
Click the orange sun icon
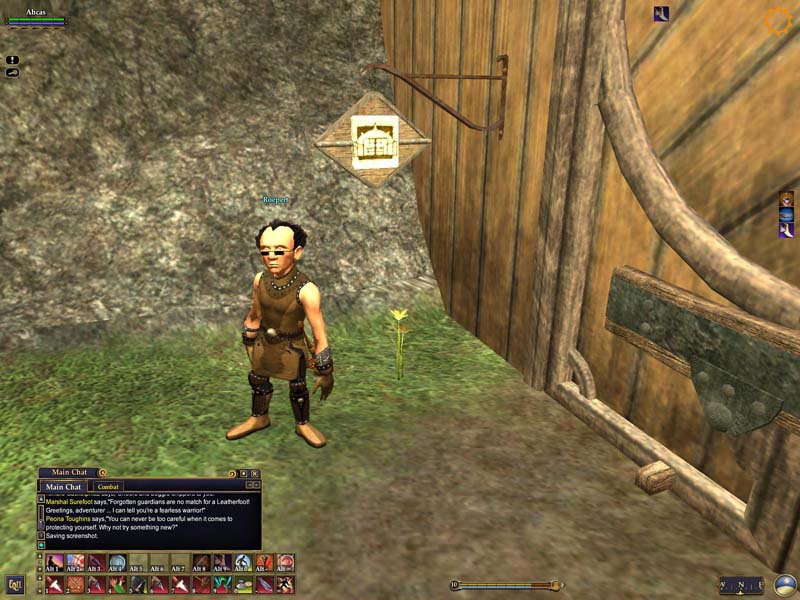coord(777,22)
